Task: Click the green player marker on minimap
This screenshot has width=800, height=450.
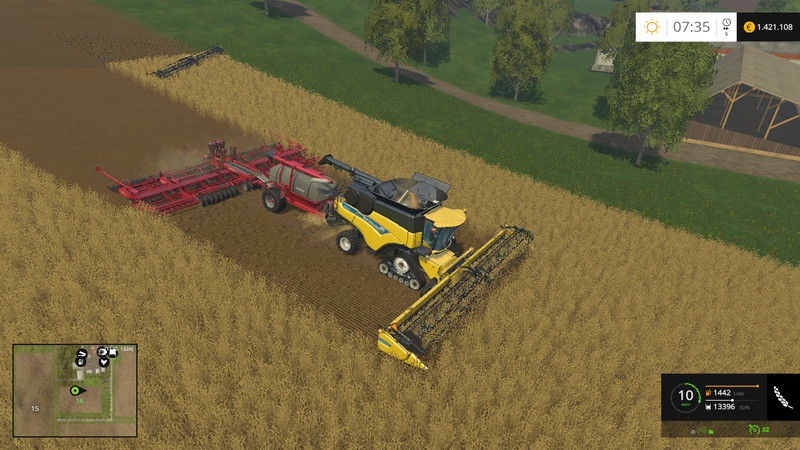Action: coord(74,389)
